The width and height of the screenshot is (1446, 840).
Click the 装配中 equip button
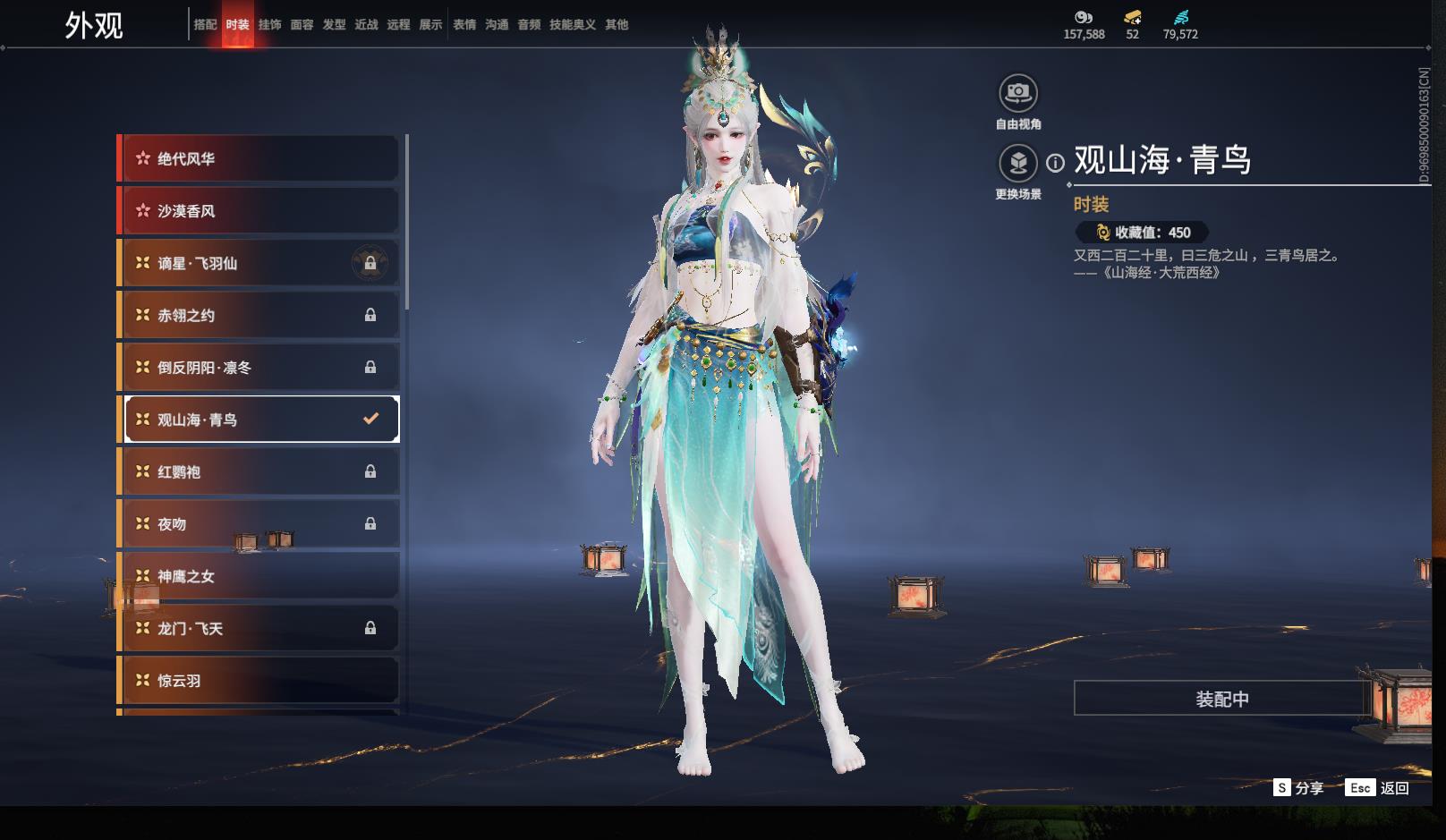point(1221,699)
